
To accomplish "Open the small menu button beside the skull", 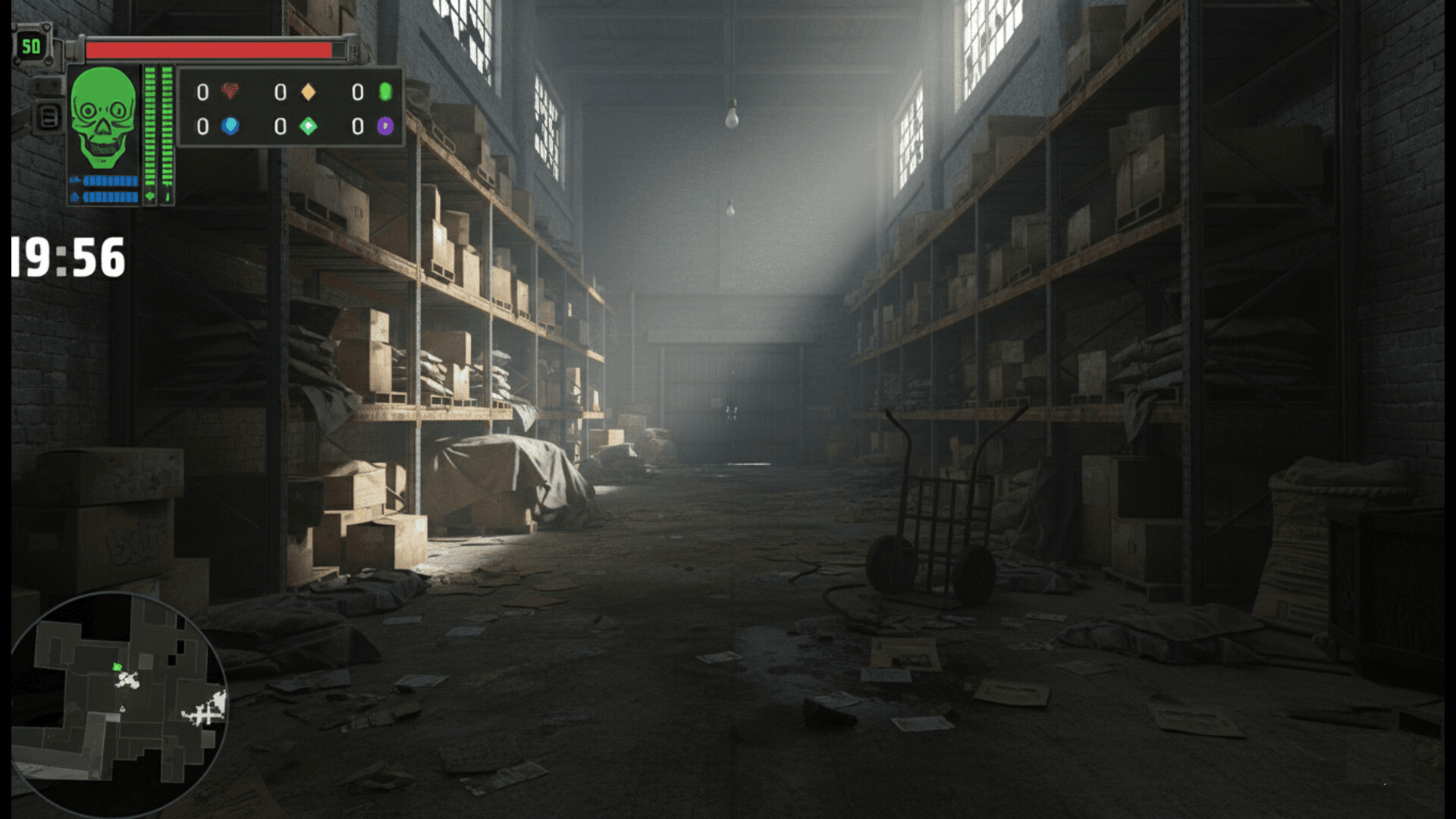I will coord(49,118).
